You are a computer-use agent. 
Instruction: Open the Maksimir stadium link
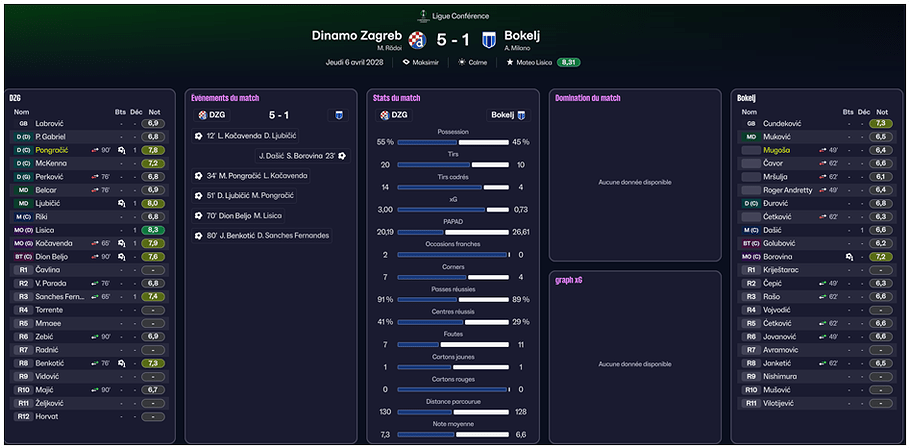pyautogui.click(x=424, y=62)
